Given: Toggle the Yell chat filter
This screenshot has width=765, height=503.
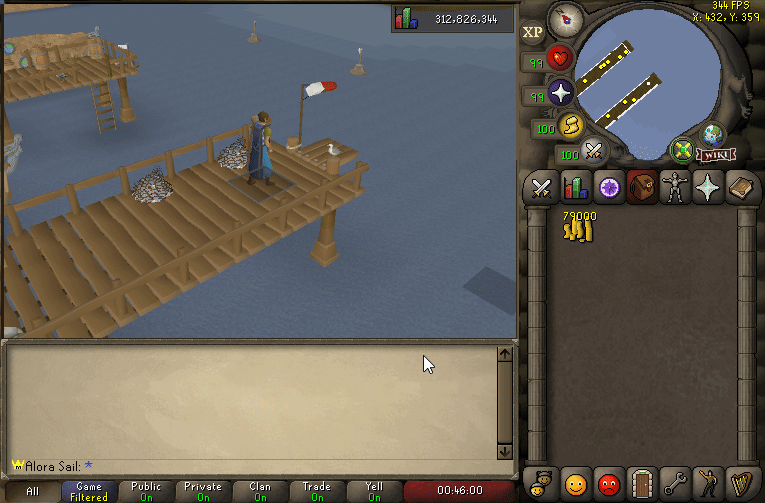Looking at the screenshot, I should coord(374,491).
